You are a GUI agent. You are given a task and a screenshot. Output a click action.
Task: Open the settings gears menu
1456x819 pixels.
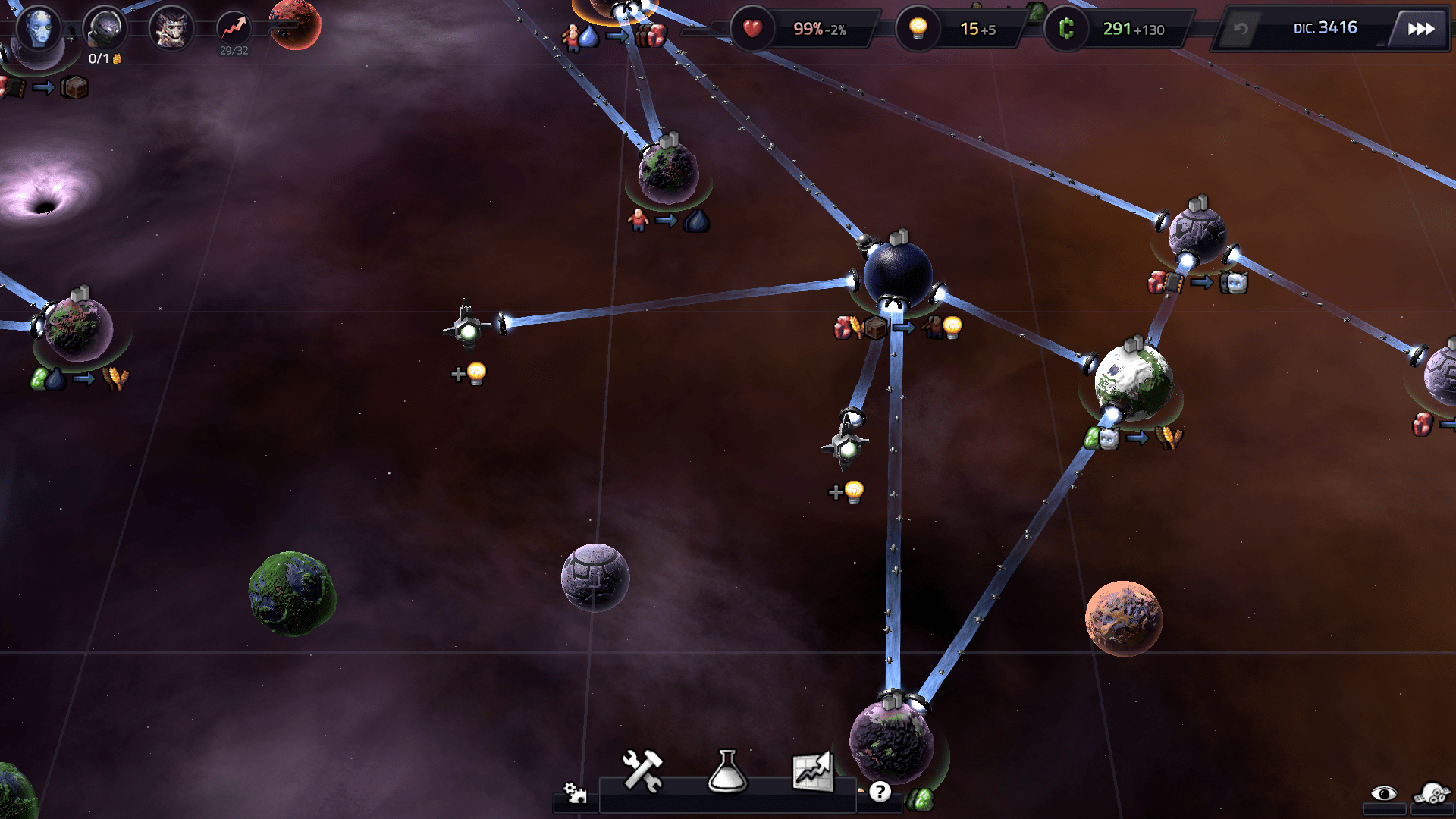575,793
